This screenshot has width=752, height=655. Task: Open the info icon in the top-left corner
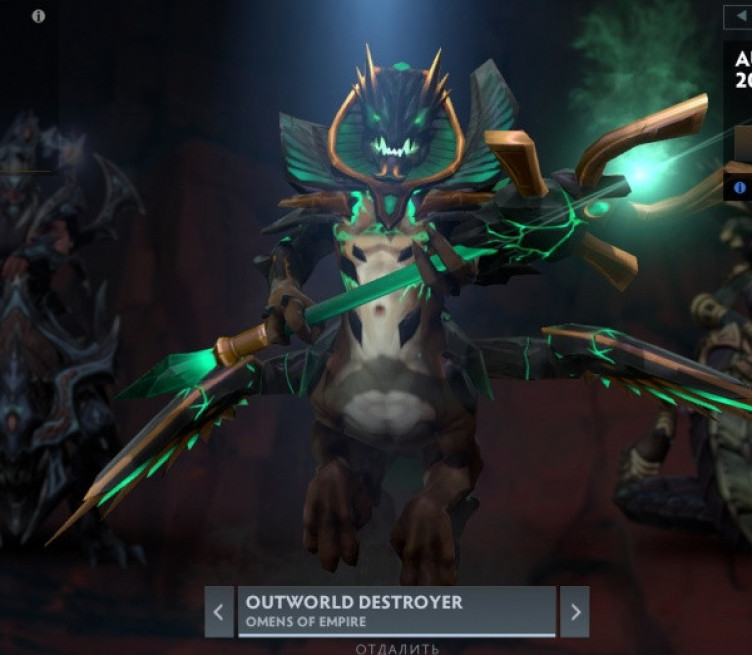point(38,16)
